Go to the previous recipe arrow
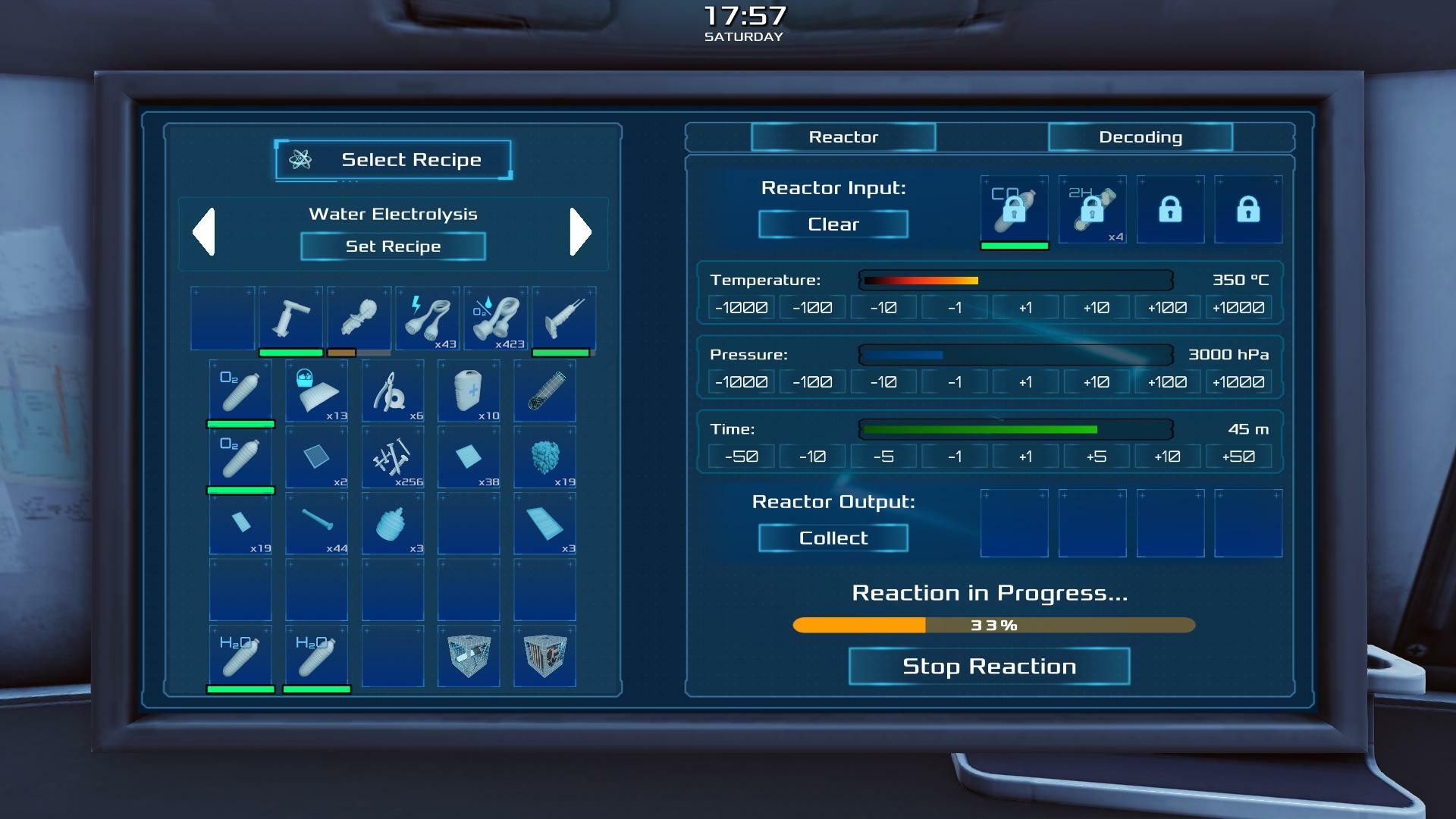The image size is (1456, 819). pos(204,231)
